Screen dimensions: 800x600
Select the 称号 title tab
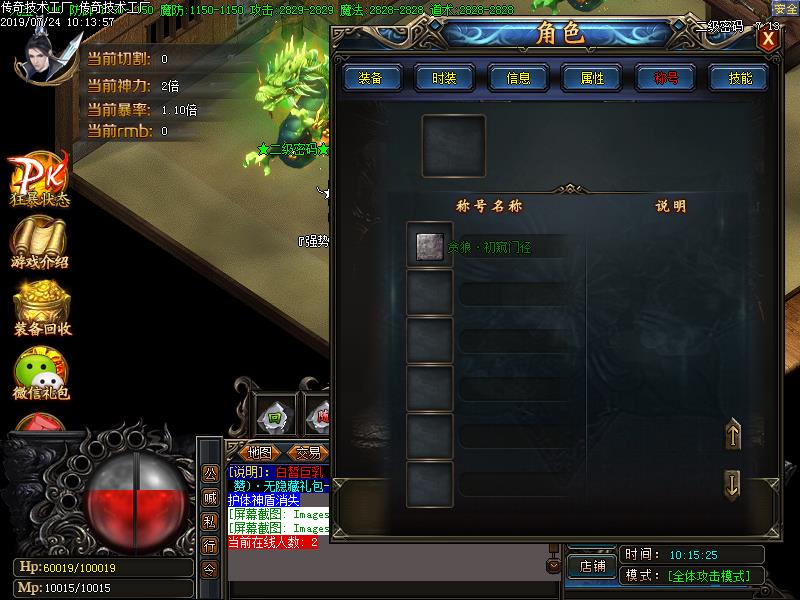point(666,78)
